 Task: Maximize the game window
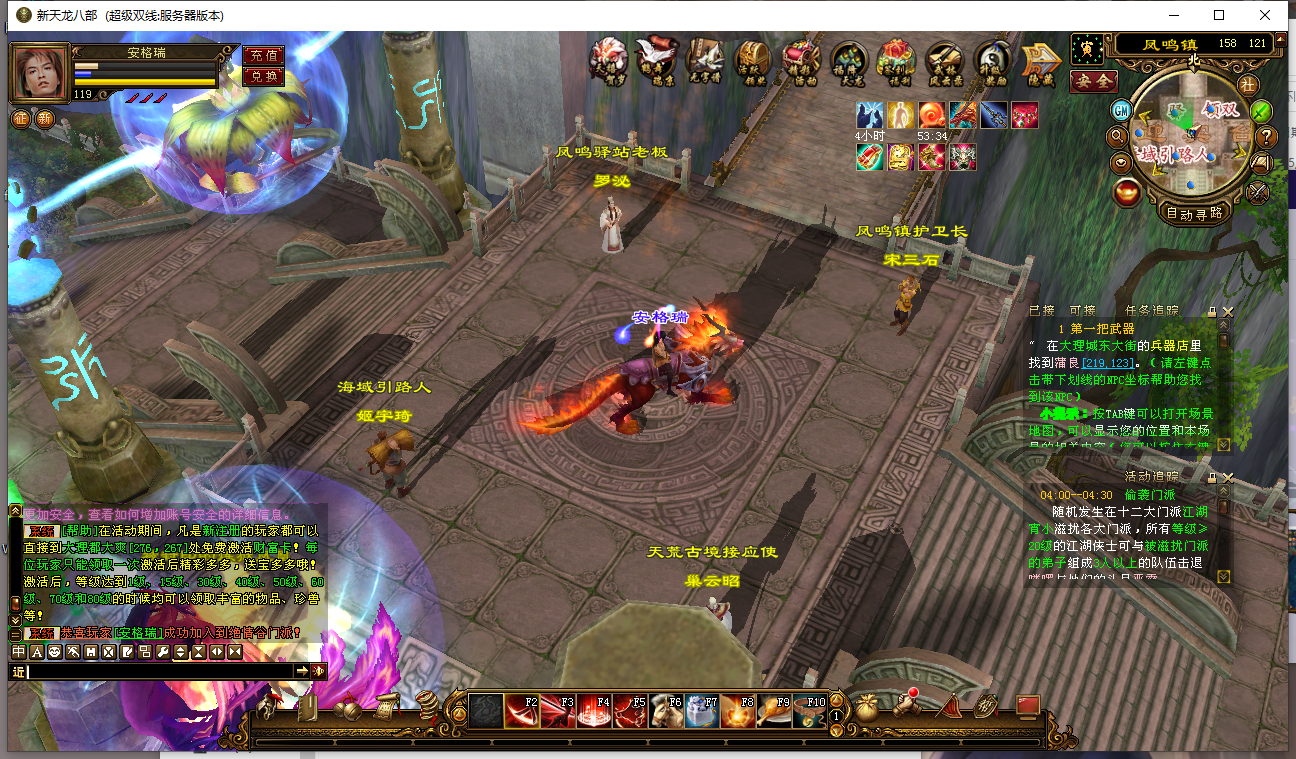click(x=1219, y=15)
